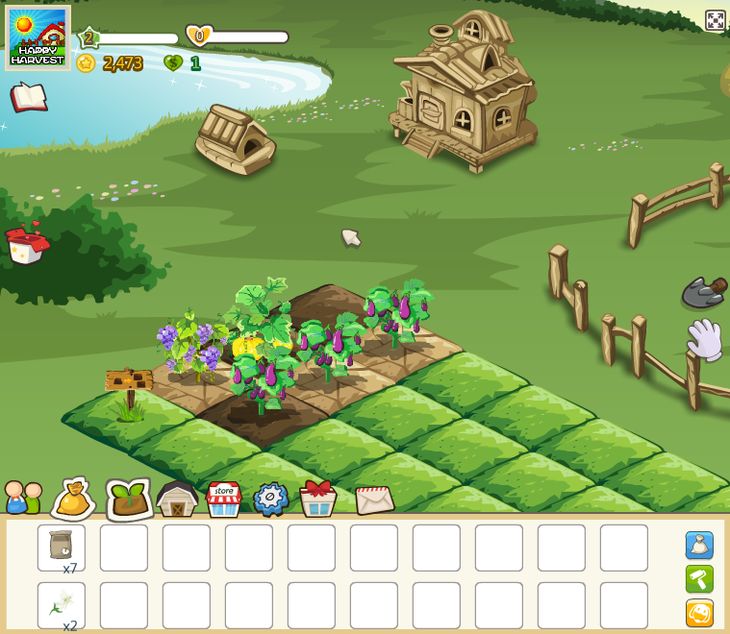Viewport: 730px width, 634px height.
Task: Select the yellow sack inventory tab
Action: coord(74,498)
